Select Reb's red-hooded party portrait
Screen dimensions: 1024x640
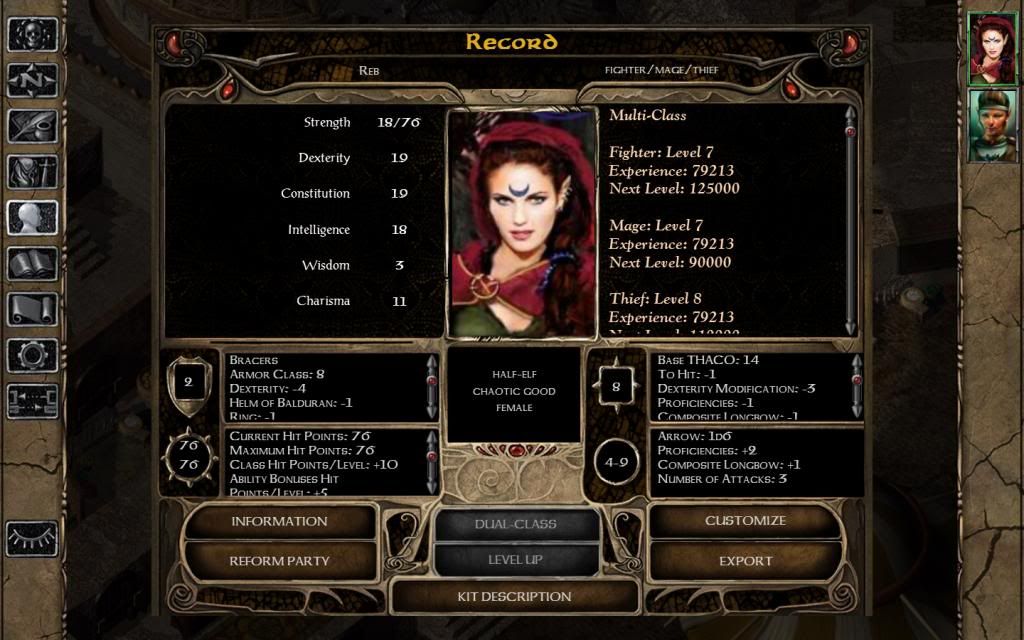coord(992,49)
